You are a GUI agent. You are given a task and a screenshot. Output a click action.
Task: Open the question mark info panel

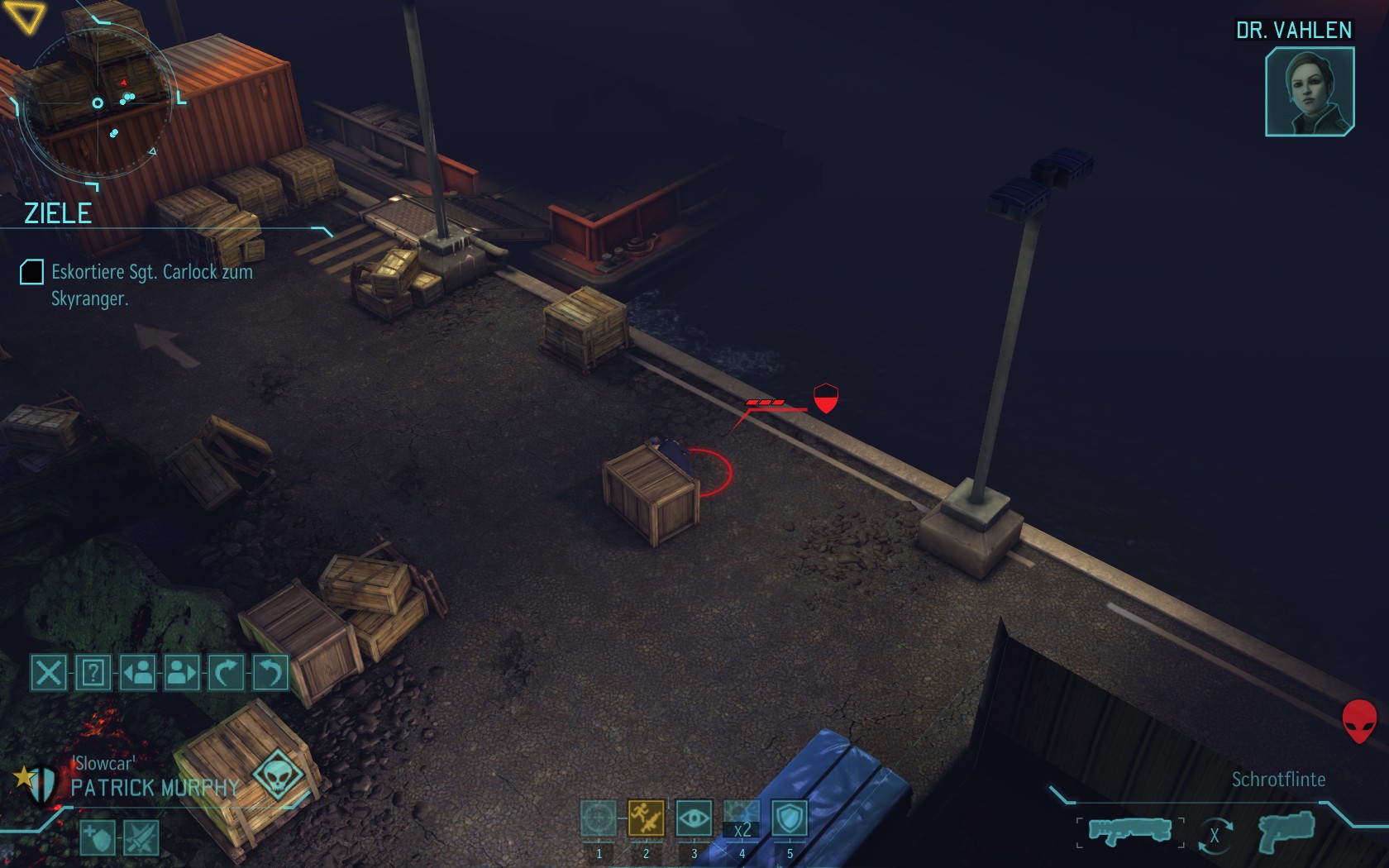tap(93, 672)
